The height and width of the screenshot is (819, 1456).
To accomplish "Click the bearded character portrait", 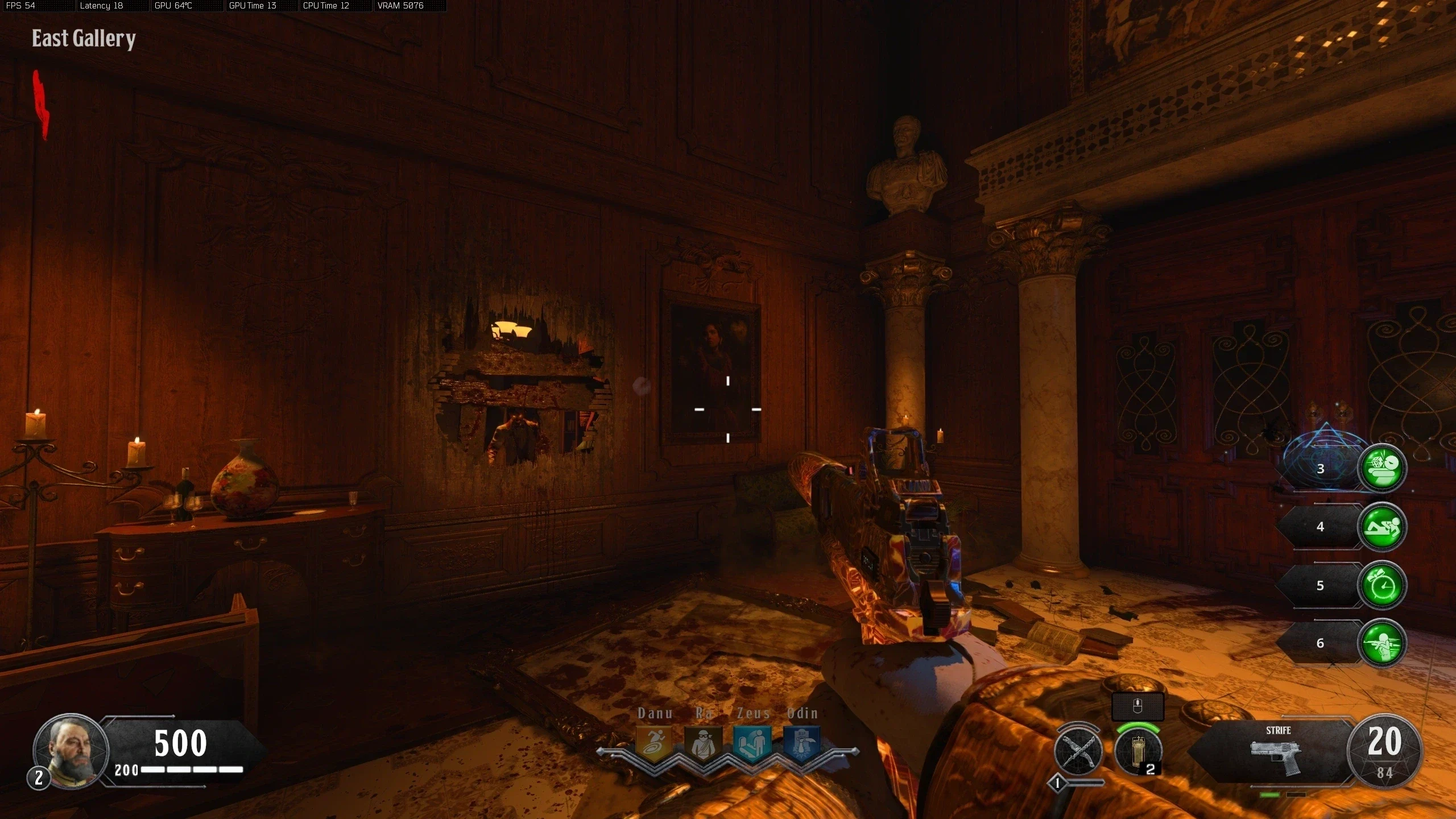I will click(x=71, y=751).
